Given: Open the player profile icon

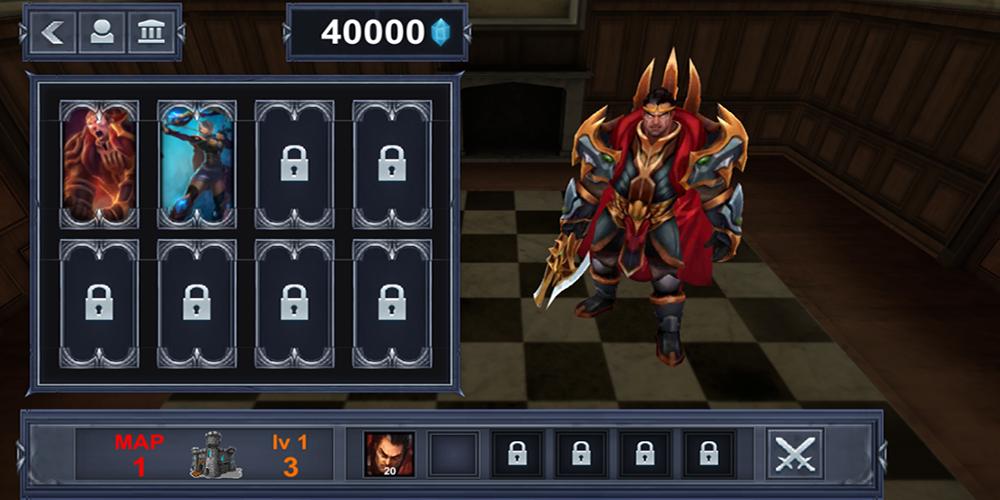Looking at the screenshot, I should [102, 32].
